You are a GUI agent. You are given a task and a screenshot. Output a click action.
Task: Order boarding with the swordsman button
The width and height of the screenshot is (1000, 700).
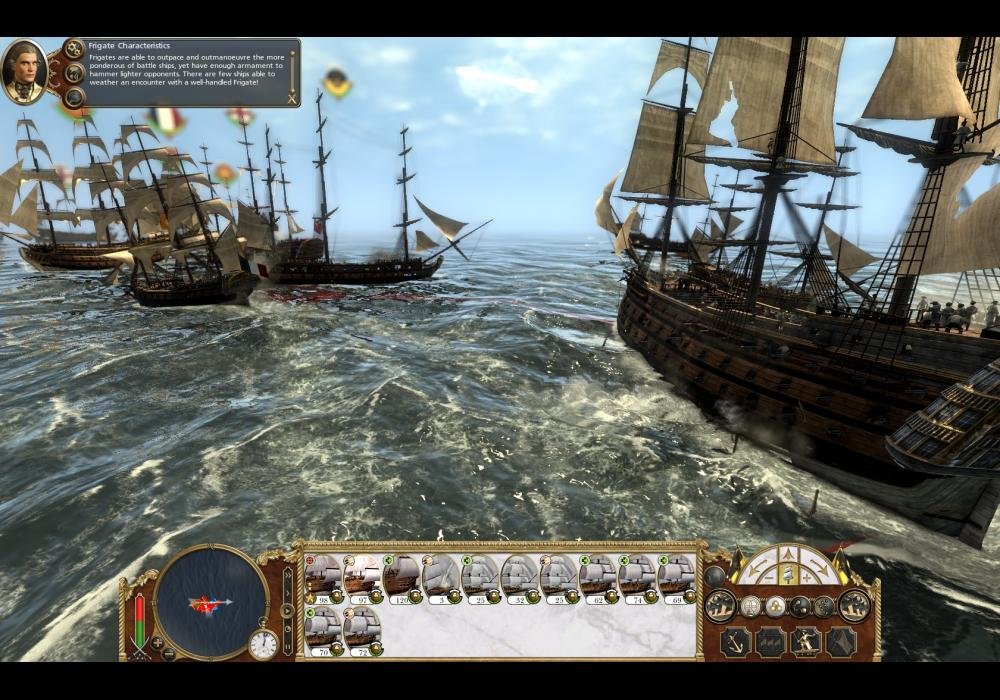pos(806,642)
